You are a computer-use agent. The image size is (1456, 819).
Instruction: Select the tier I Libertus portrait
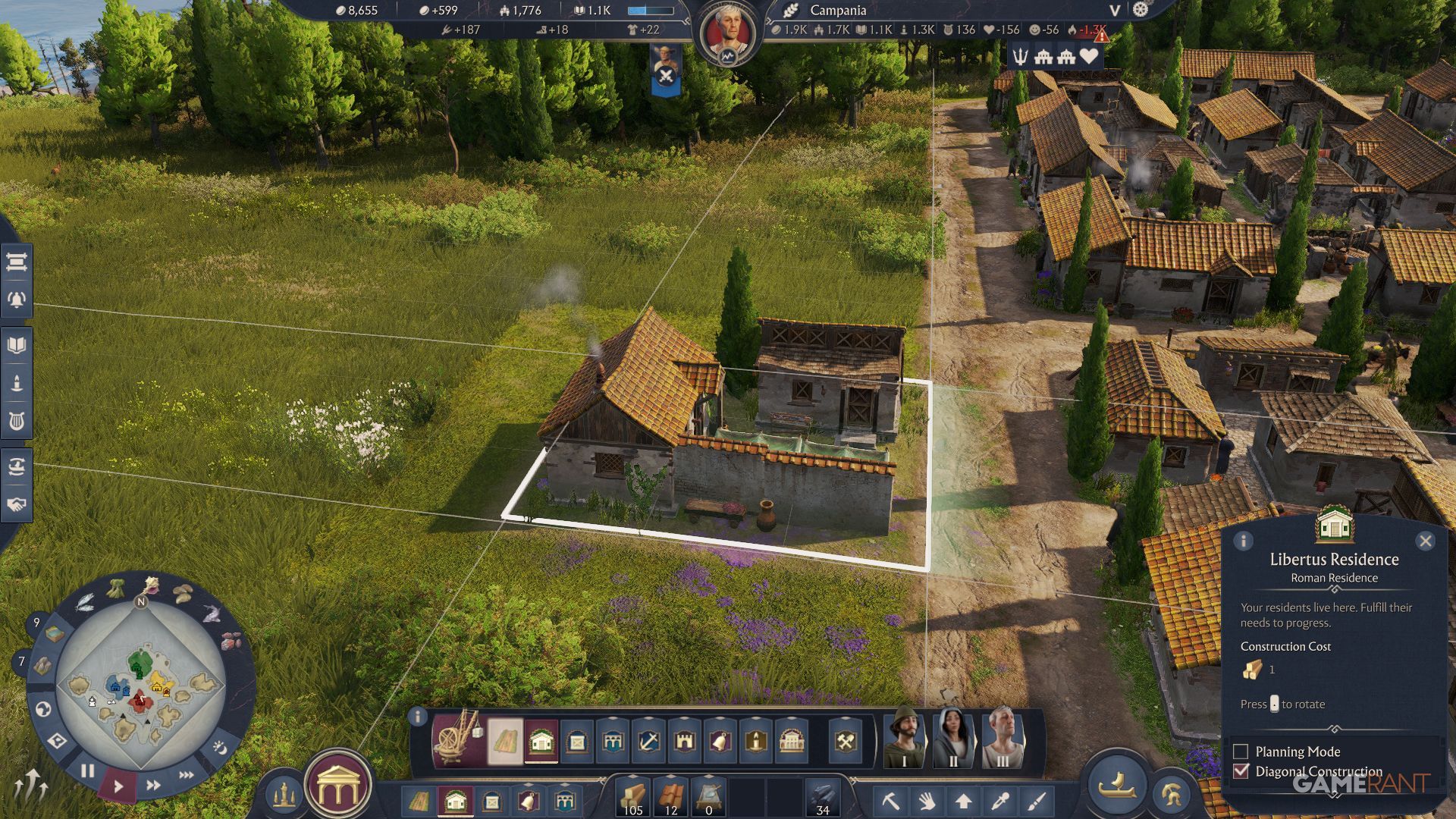[x=904, y=737]
